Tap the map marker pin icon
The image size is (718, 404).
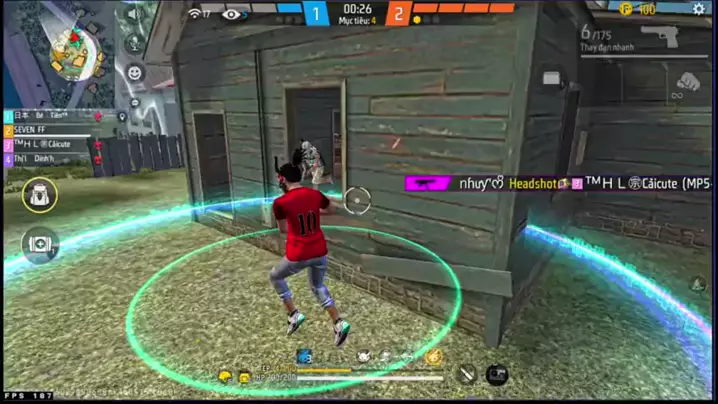(122, 117)
